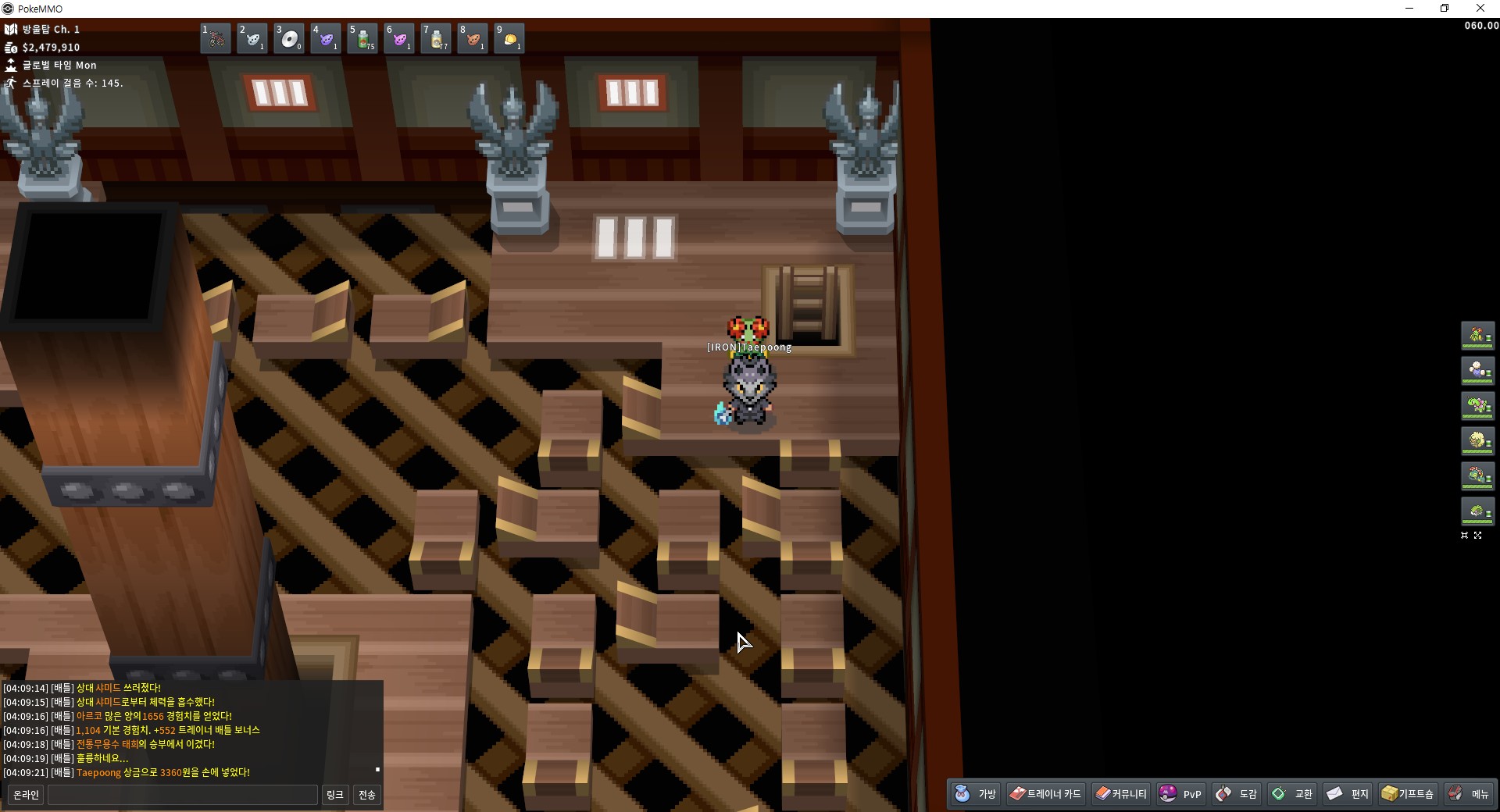Use the bicycle in hotbar slot 1
This screenshot has width=1500, height=812.
click(216, 38)
